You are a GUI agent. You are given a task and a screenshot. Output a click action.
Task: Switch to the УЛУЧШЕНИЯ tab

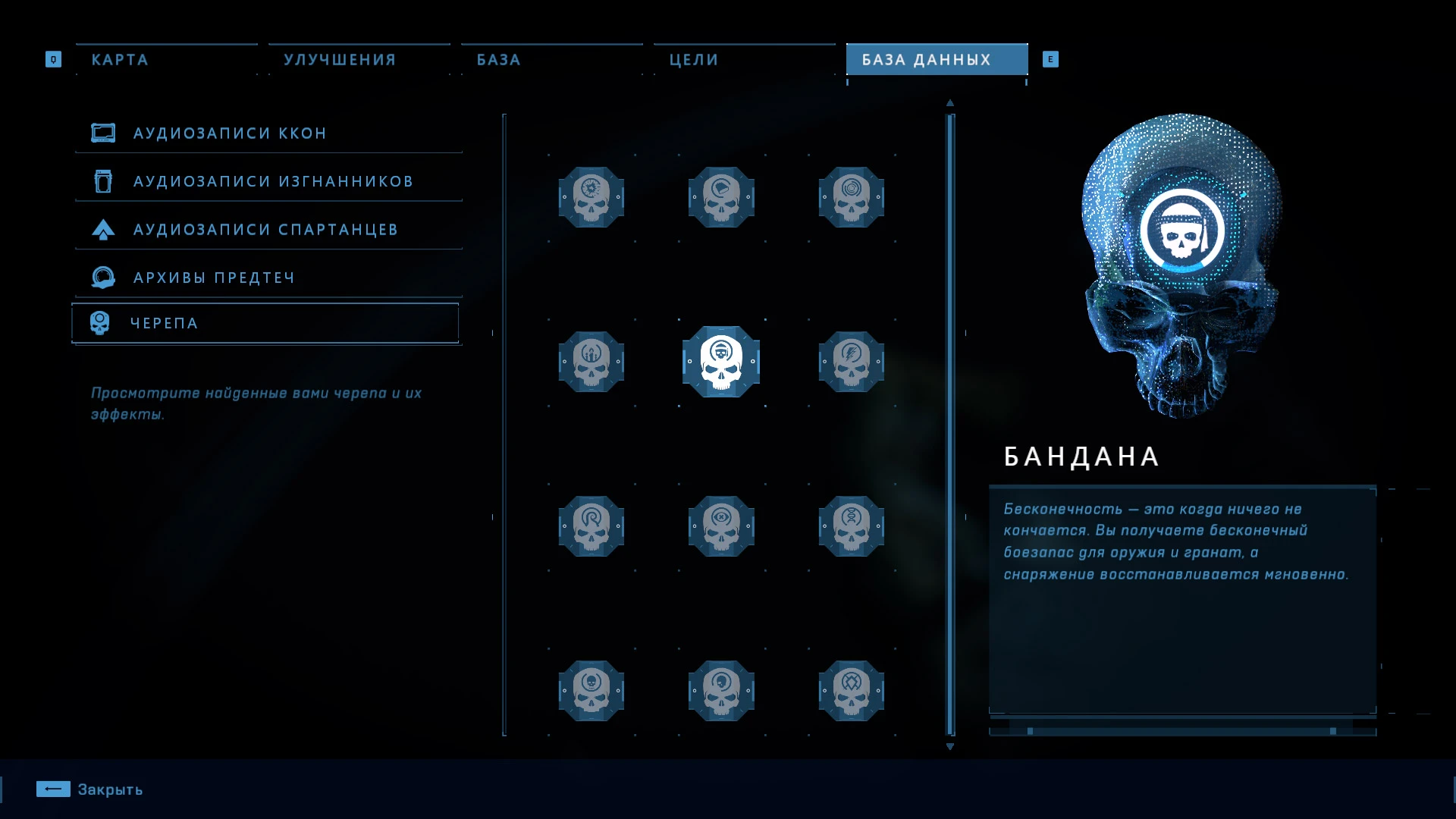[x=339, y=59]
